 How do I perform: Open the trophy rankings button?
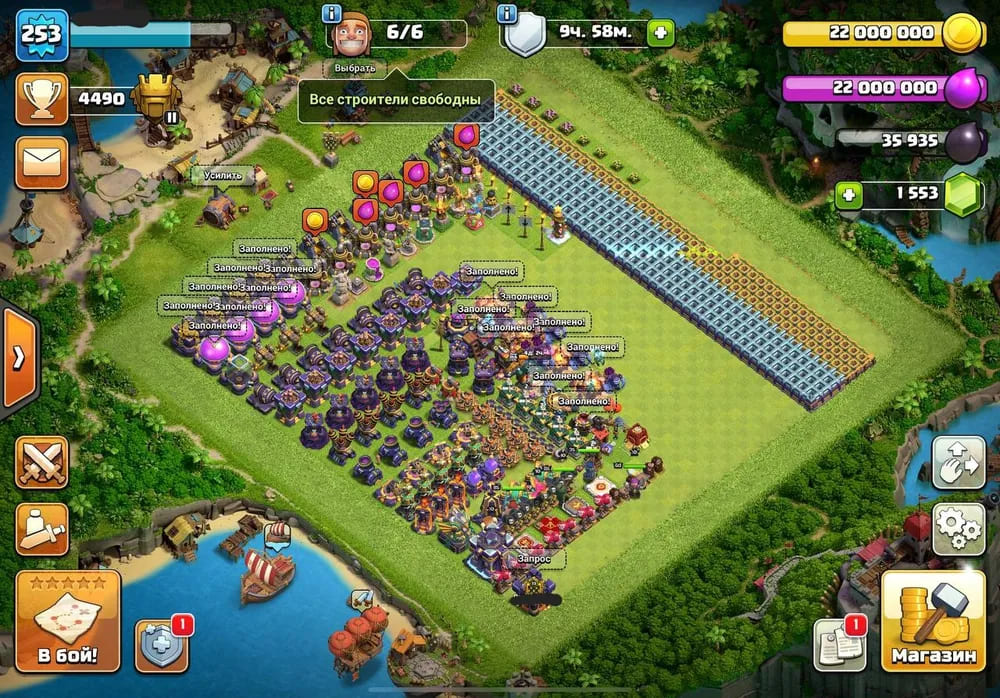tap(42, 99)
